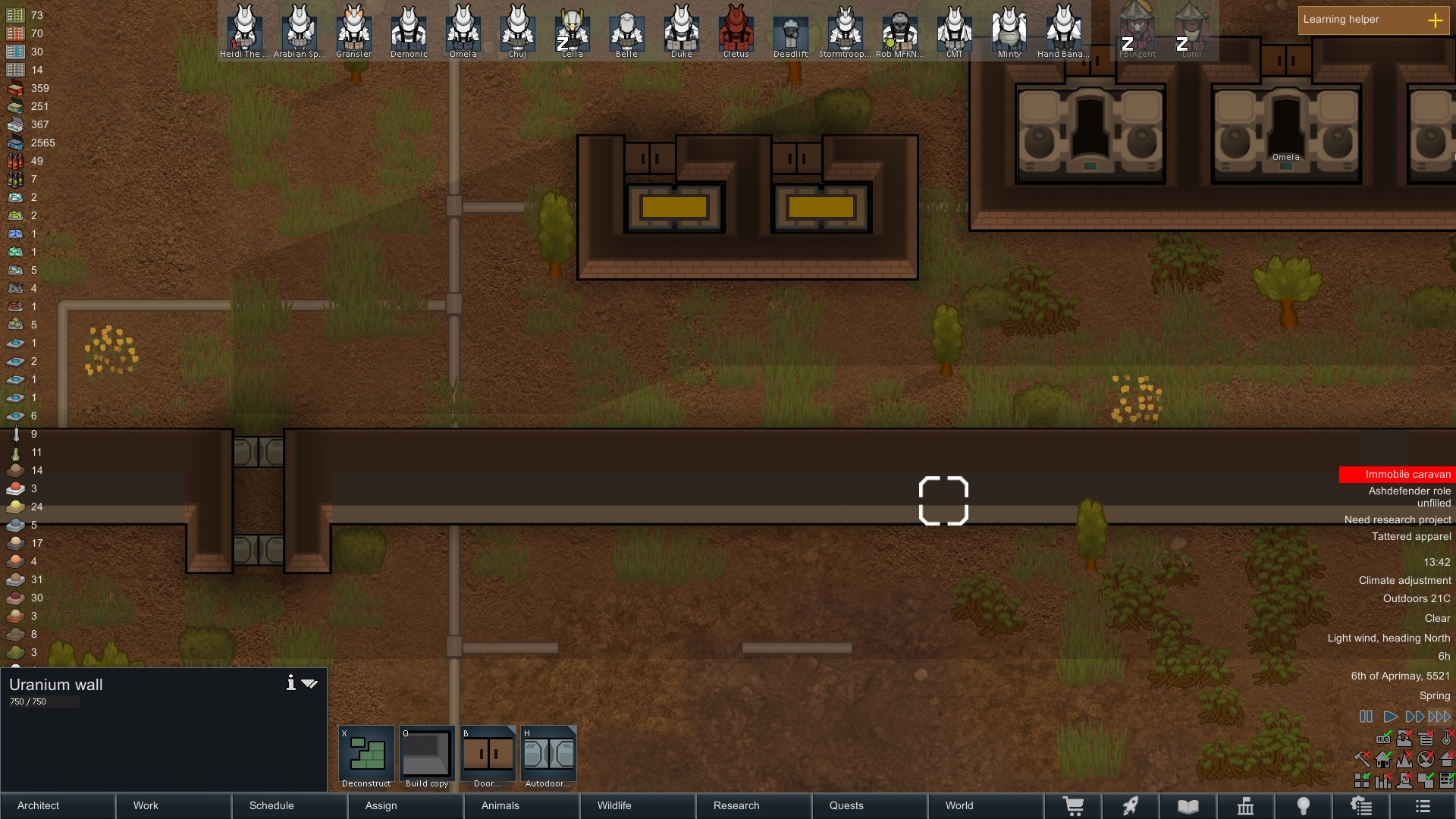Switch to the World view
1456x819 pixels.
985,805
